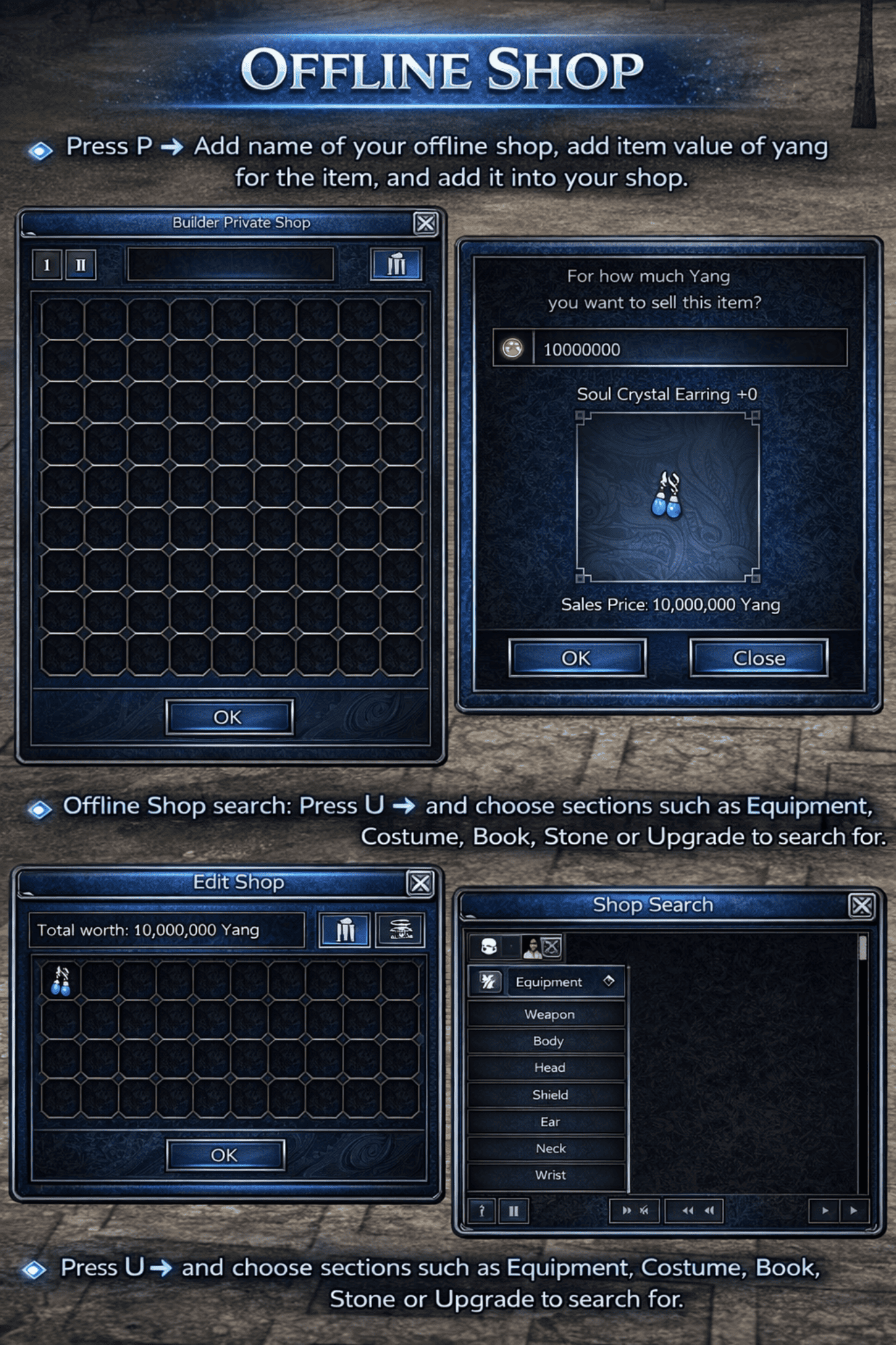Click the info icon at Shop Search bottom
896x1345 pixels.
click(482, 1210)
